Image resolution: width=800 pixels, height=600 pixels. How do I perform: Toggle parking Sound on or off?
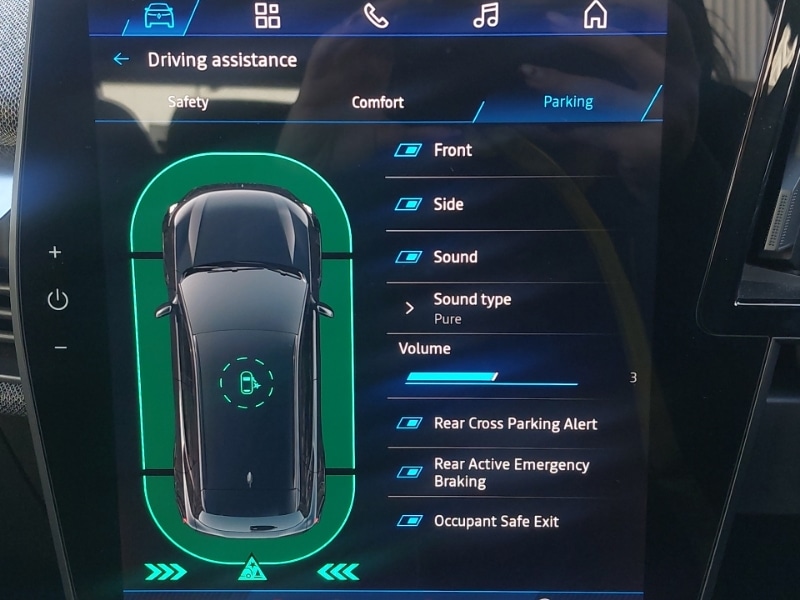(408, 257)
